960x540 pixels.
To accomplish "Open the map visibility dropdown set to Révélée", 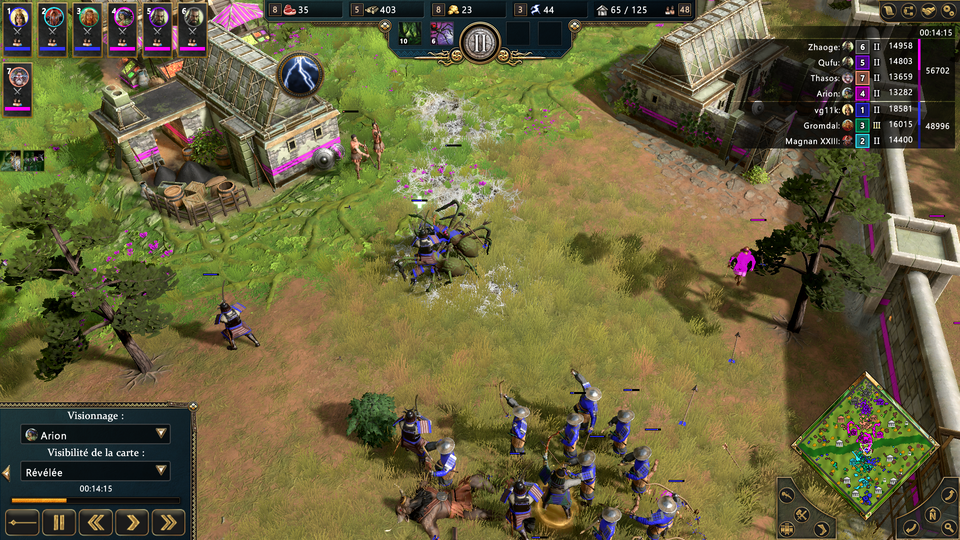I will 96,471.
